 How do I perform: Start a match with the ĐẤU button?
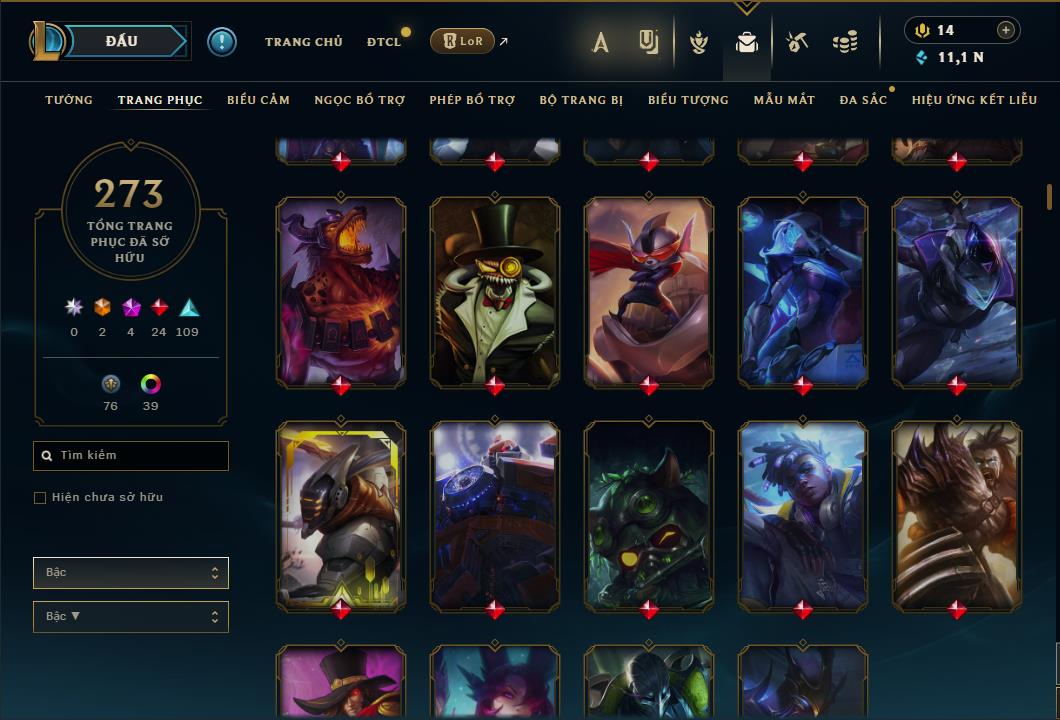pyautogui.click(x=121, y=41)
